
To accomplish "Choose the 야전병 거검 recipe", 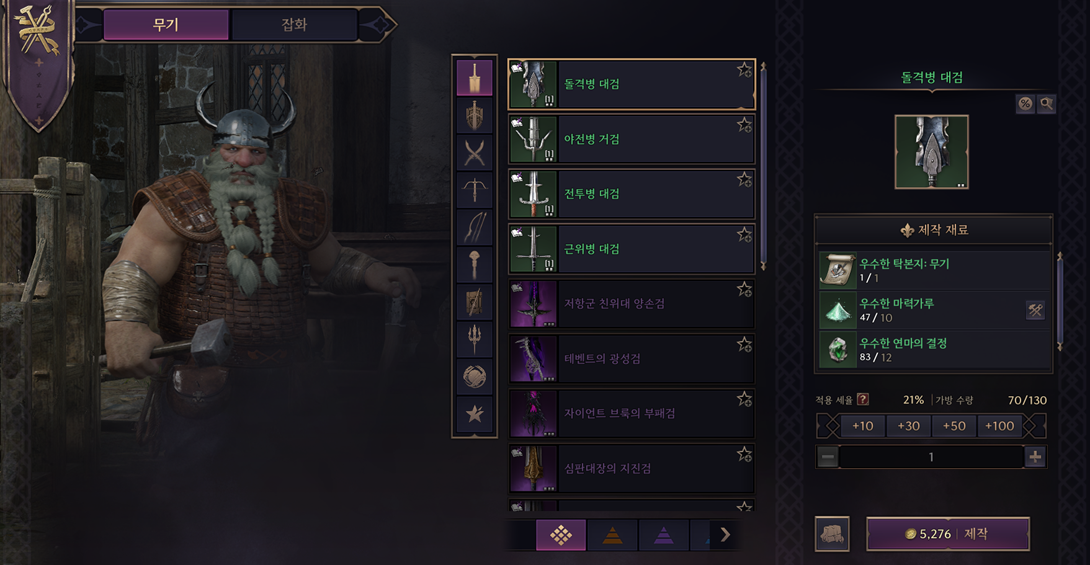I will click(631, 139).
